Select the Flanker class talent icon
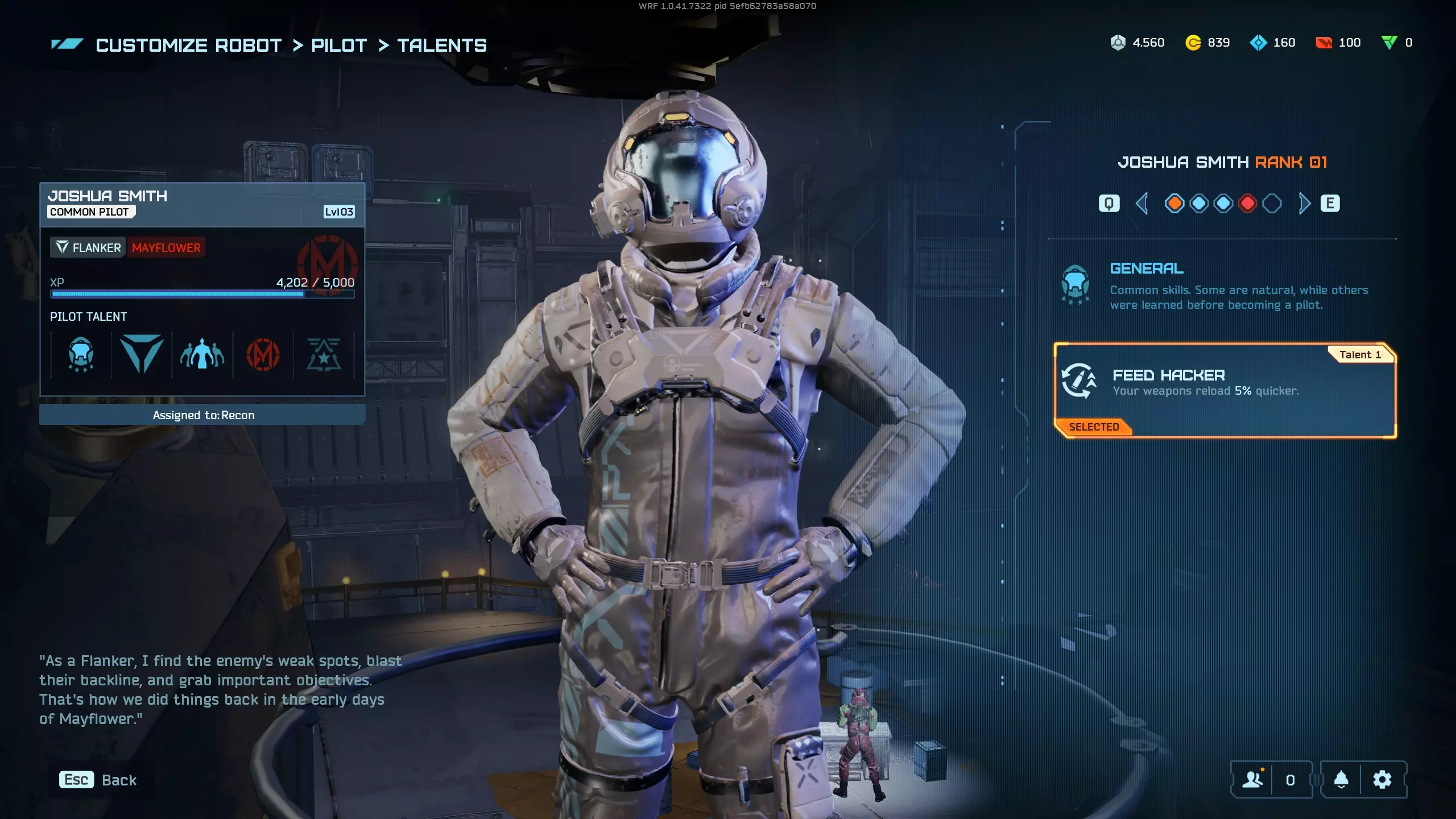 142,355
